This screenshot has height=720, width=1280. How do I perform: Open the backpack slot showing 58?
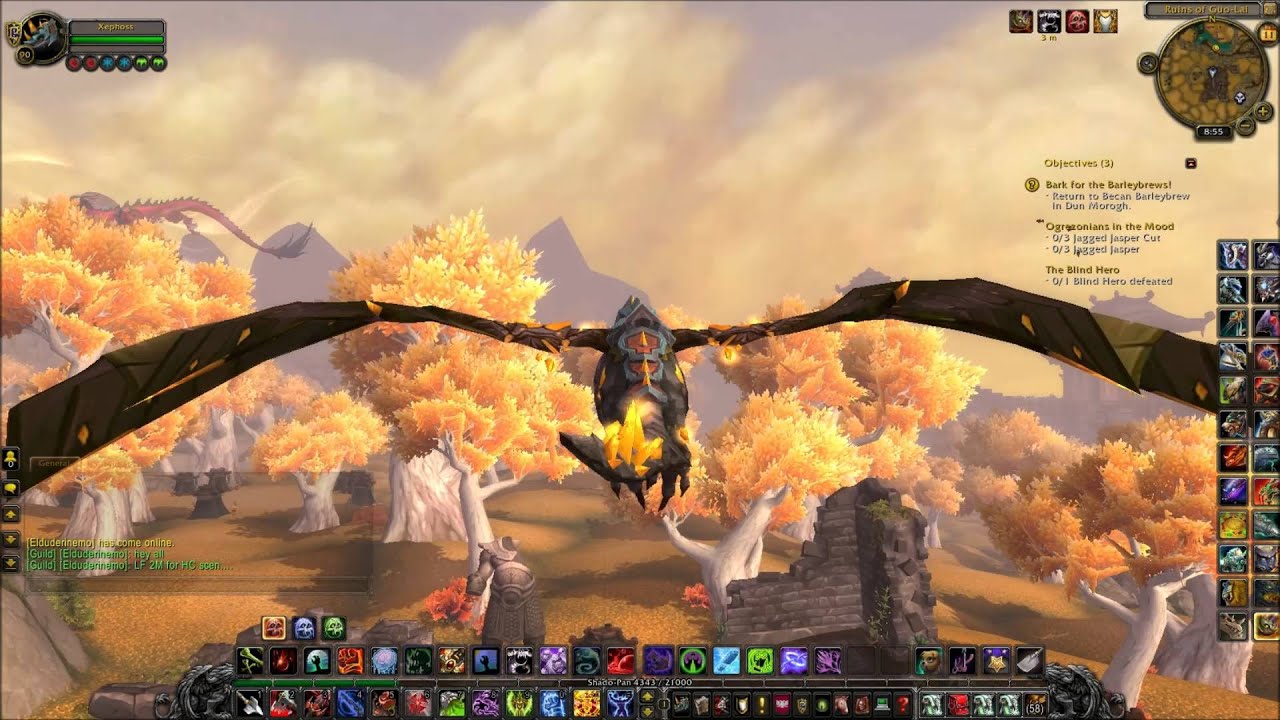tap(1035, 704)
